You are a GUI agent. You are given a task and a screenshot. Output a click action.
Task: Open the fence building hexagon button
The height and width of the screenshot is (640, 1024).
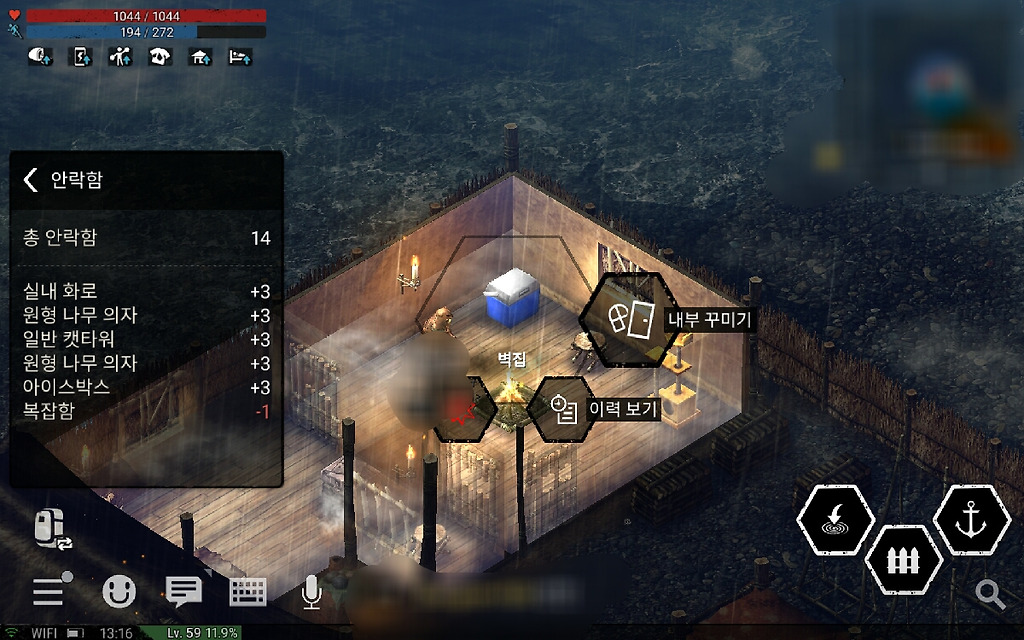point(903,559)
